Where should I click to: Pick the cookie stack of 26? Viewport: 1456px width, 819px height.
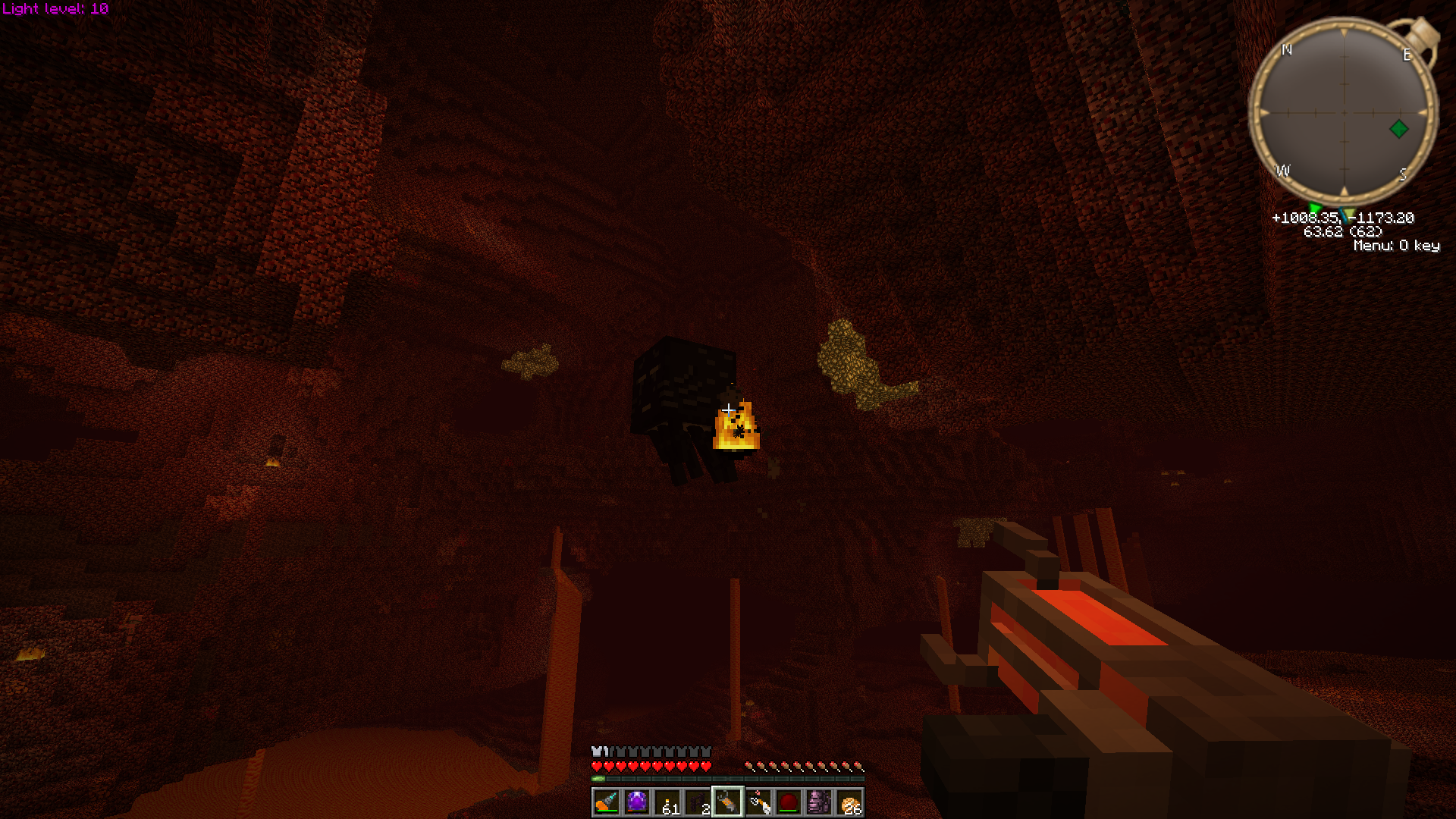(849, 802)
